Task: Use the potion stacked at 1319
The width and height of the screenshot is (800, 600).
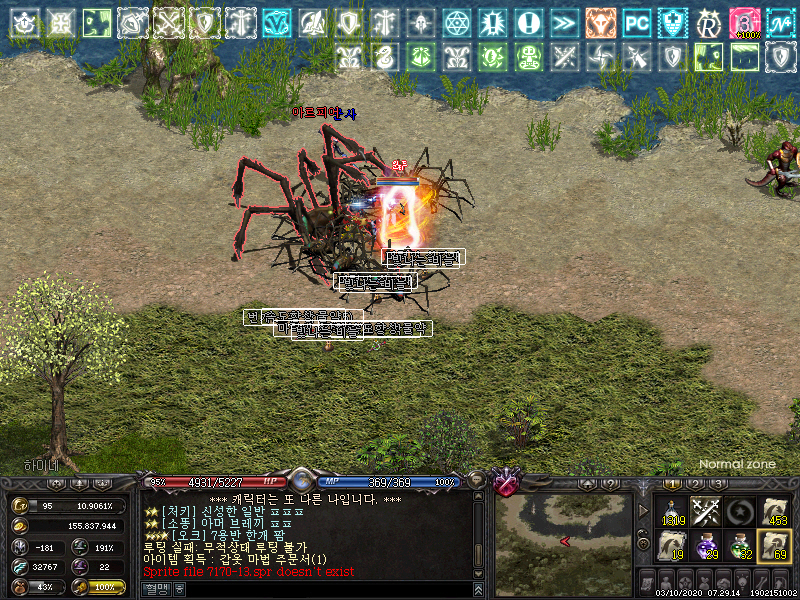Action: tap(675, 511)
